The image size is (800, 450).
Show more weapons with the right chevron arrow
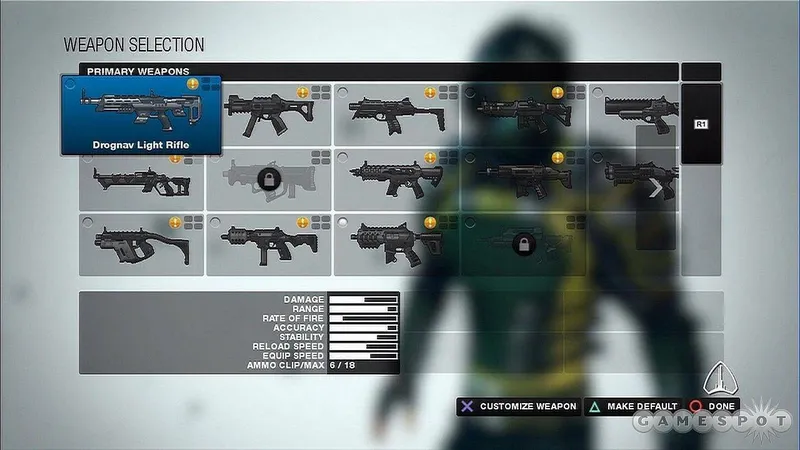pyautogui.click(x=655, y=188)
